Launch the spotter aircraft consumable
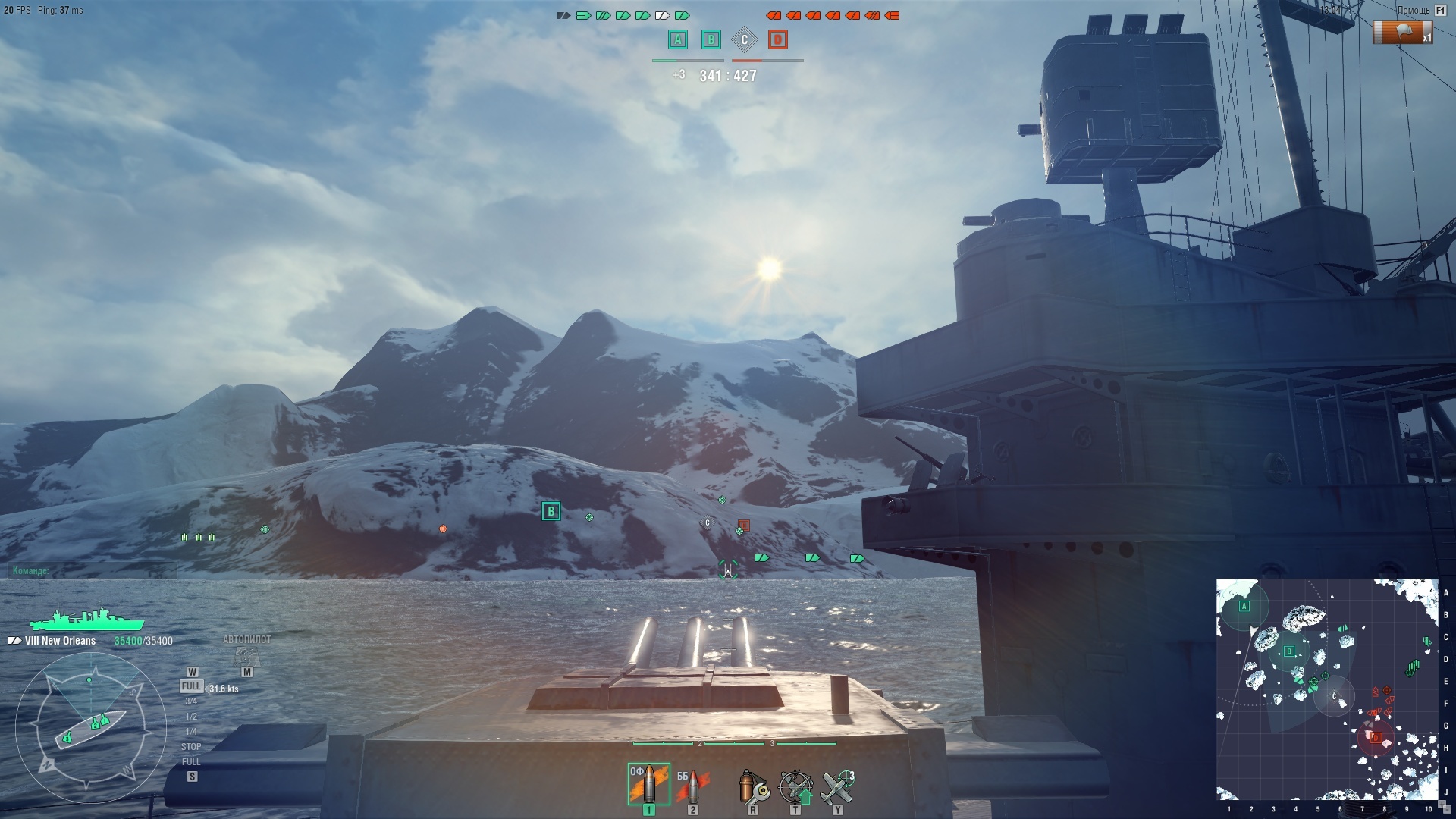The image size is (1456, 819). click(x=838, y=787)
